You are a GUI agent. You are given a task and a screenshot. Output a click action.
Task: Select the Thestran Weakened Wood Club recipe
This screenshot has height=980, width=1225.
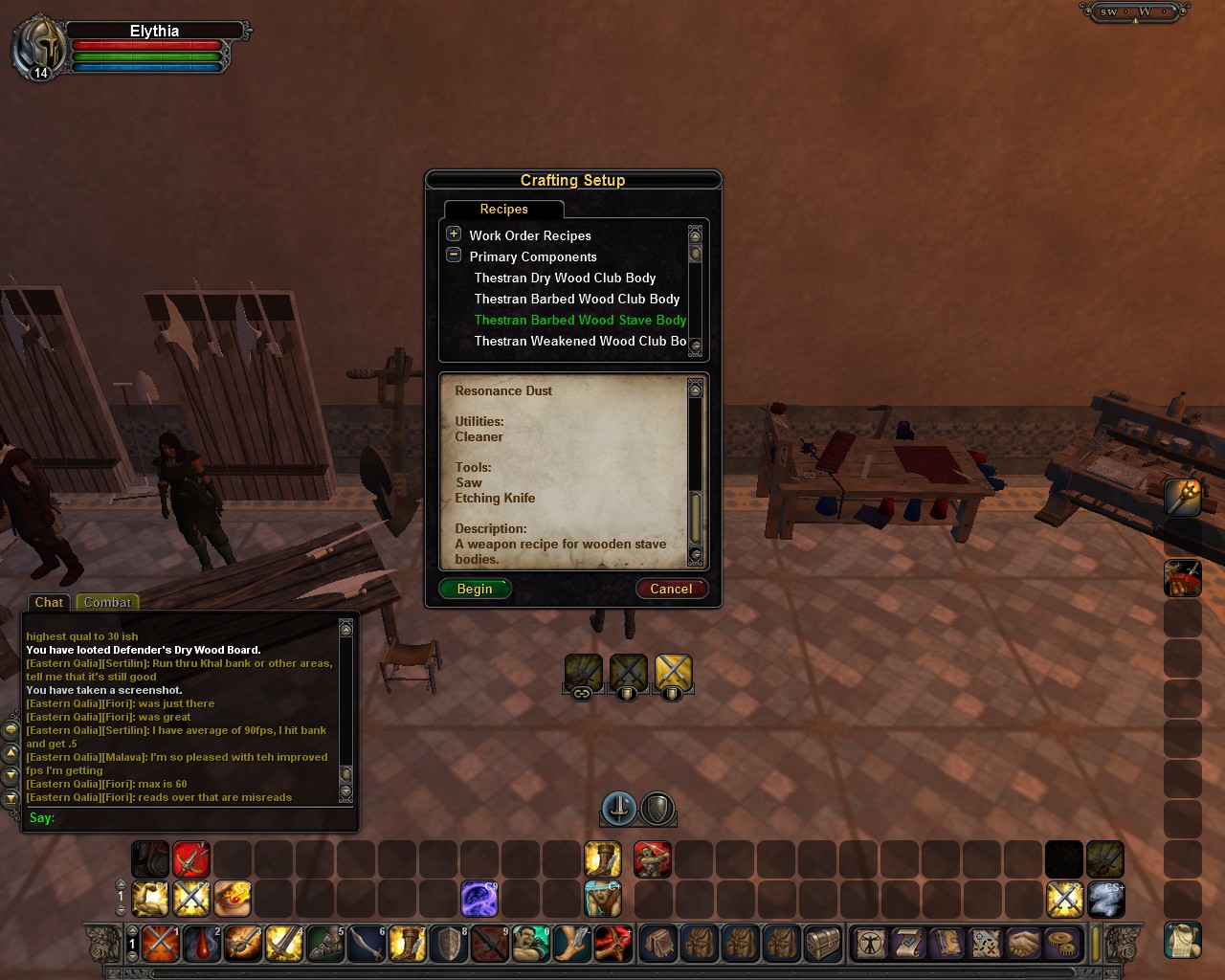(x=580, y=341)
